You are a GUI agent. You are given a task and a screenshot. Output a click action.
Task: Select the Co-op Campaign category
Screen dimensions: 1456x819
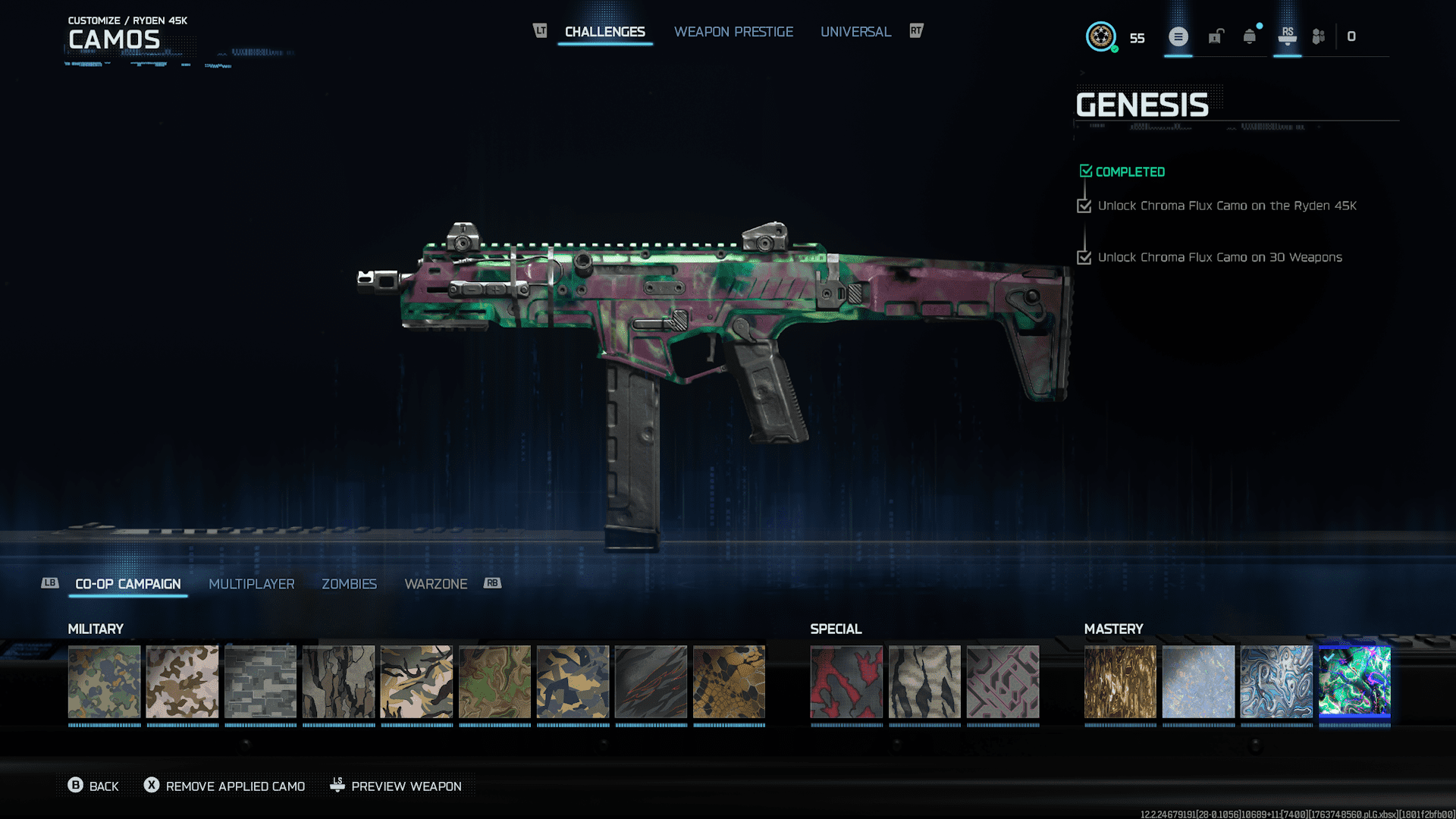coord(127,584)
